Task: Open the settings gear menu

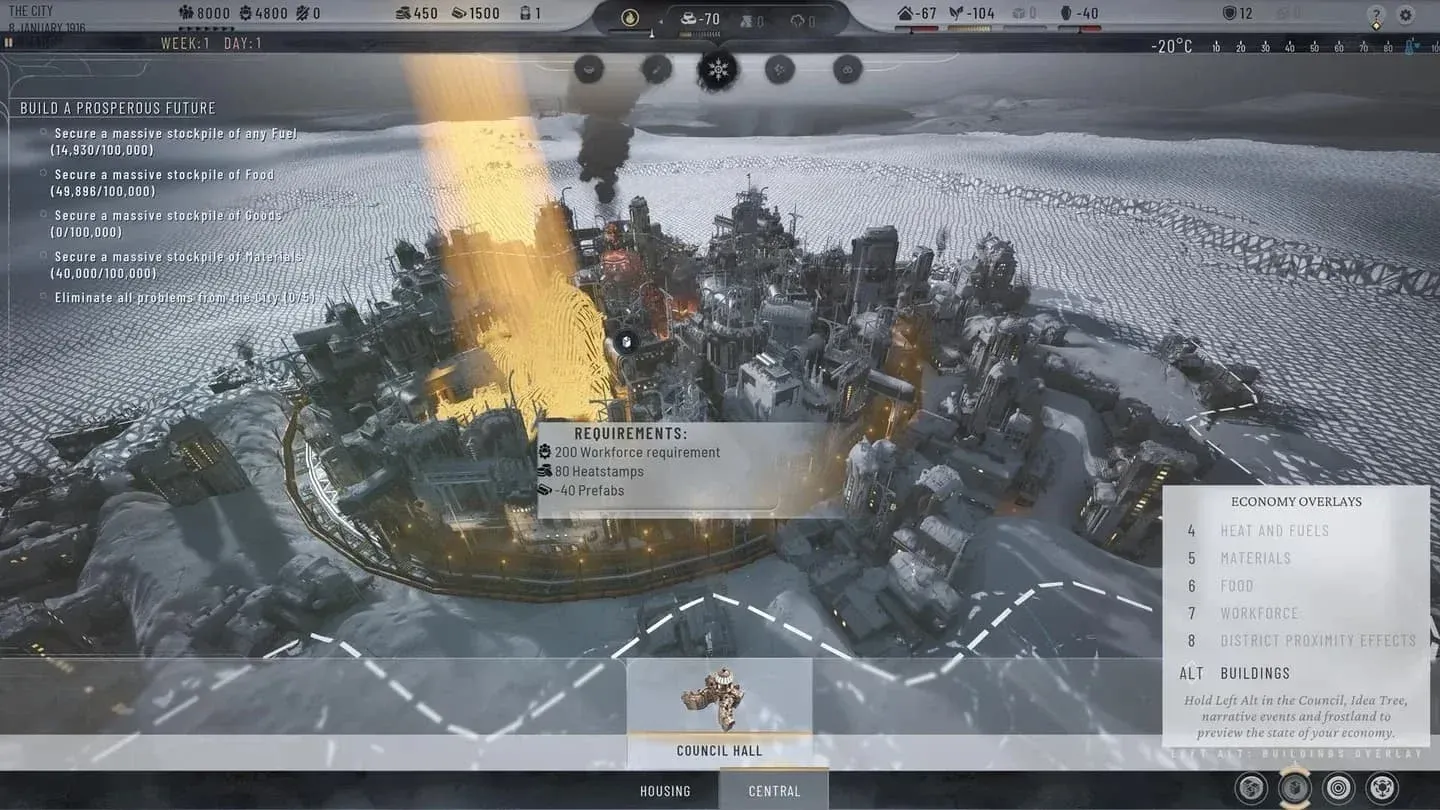Action: click(x=1405, y=15)
